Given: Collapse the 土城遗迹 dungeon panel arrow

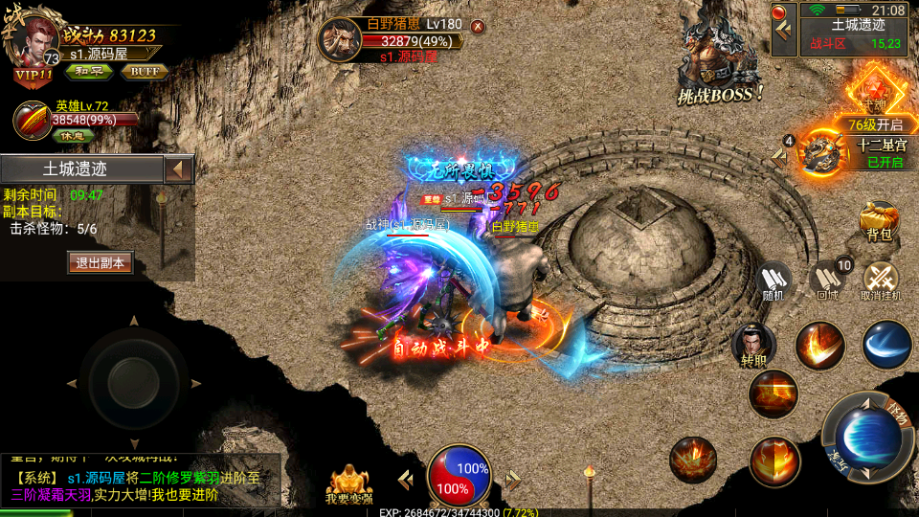Looking at the screenshot, I should [x=179, y=169].
